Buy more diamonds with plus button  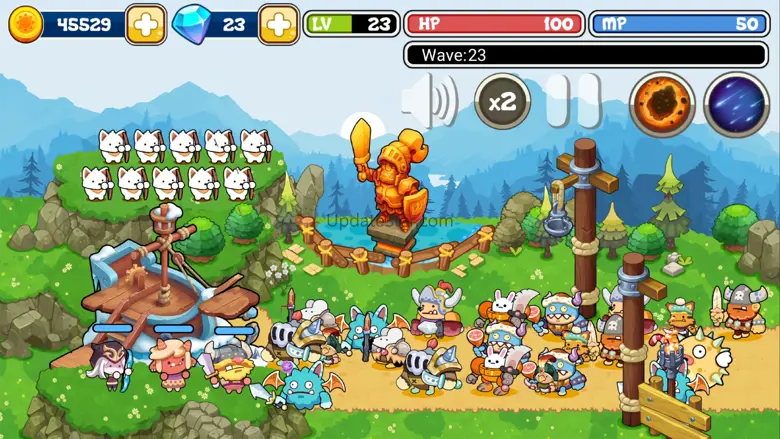point(278,25)
